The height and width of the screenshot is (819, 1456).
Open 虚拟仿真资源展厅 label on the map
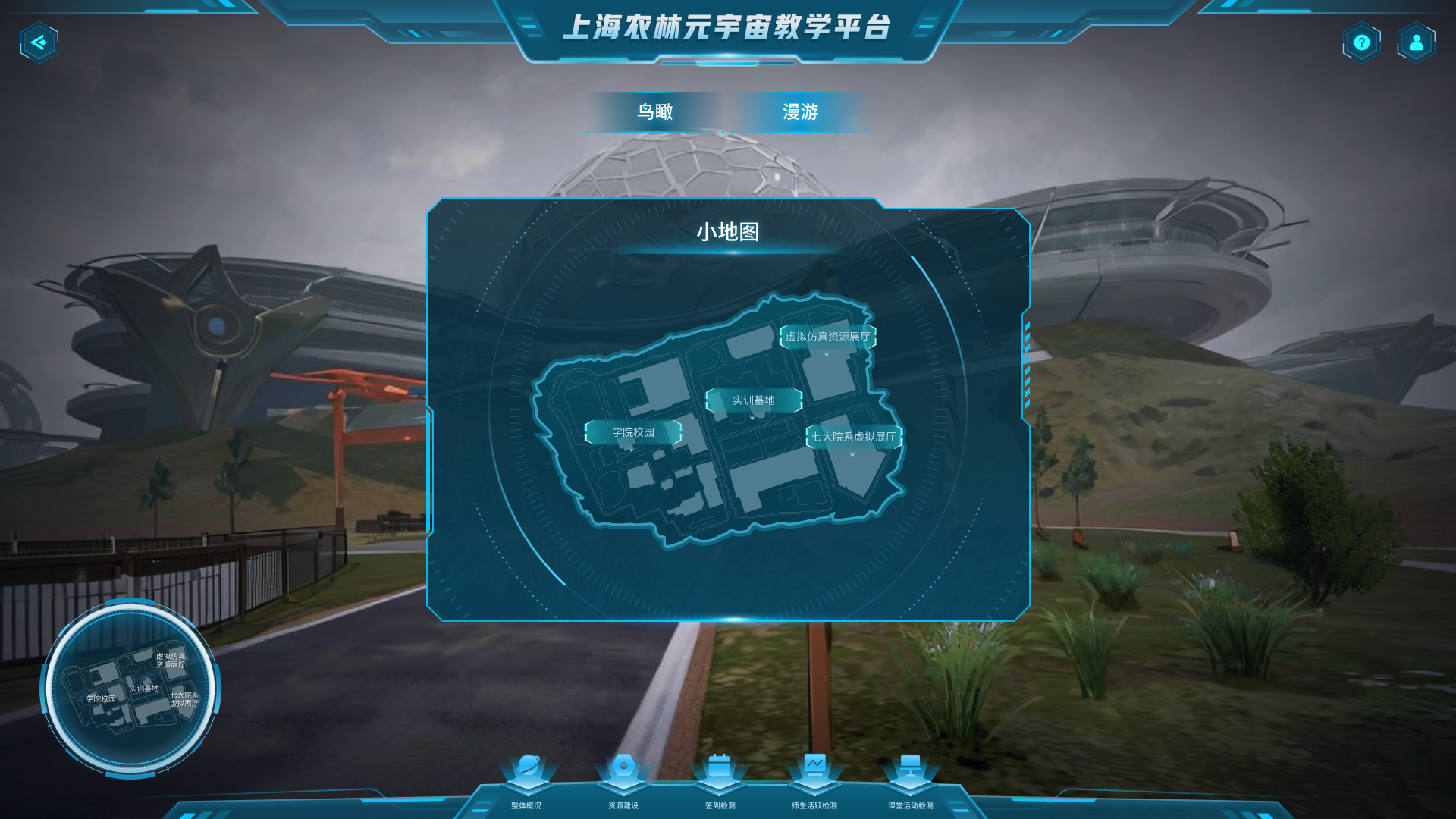pos(828,337)
